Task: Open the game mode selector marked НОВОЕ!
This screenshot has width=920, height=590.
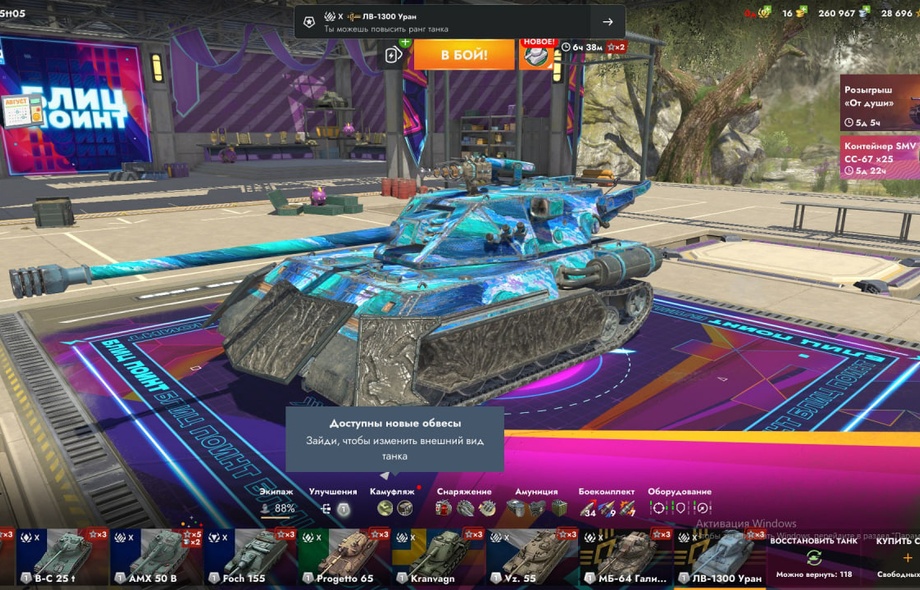Action: (x=537, y=54)
